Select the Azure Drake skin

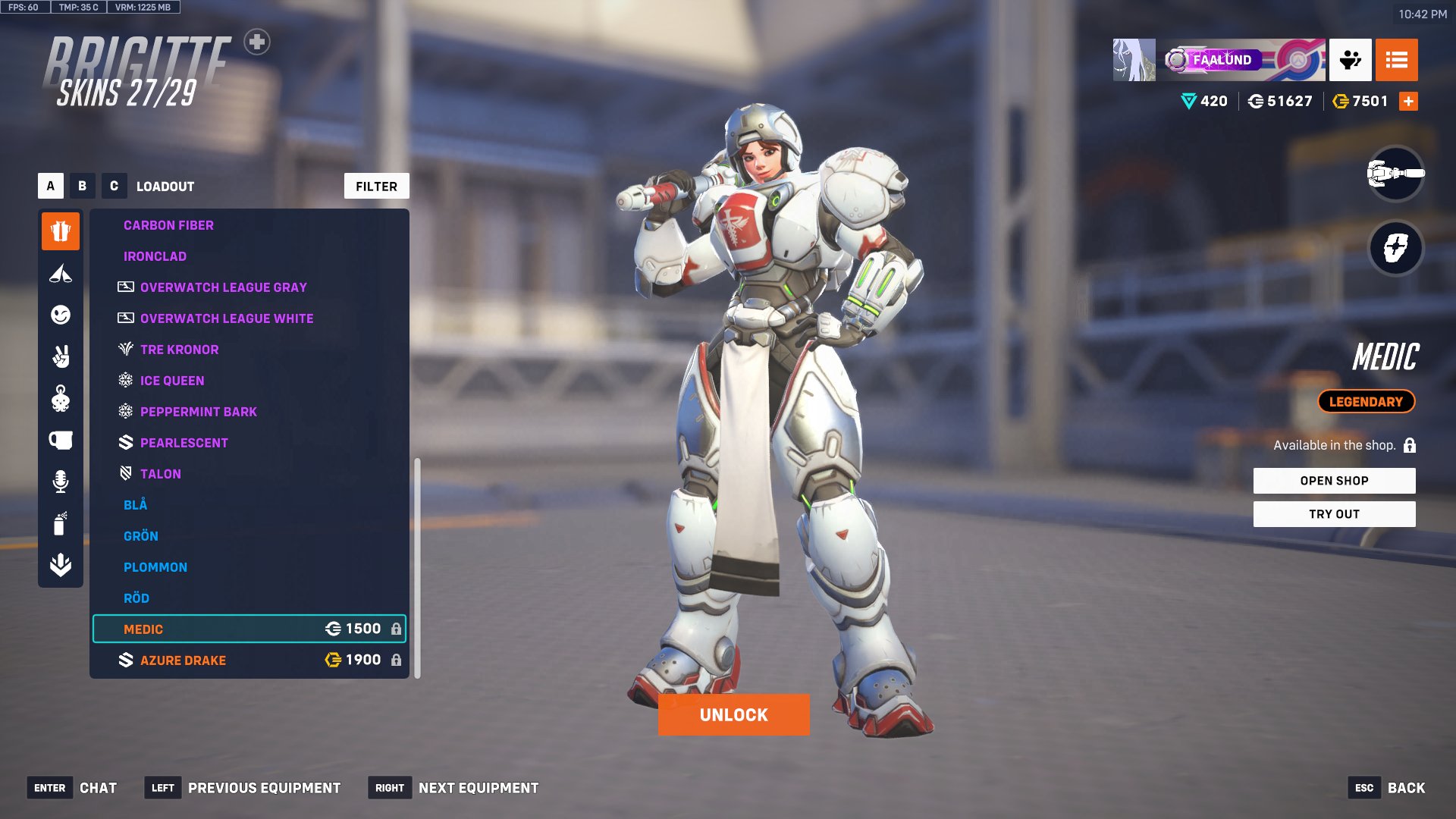(183, 661)
